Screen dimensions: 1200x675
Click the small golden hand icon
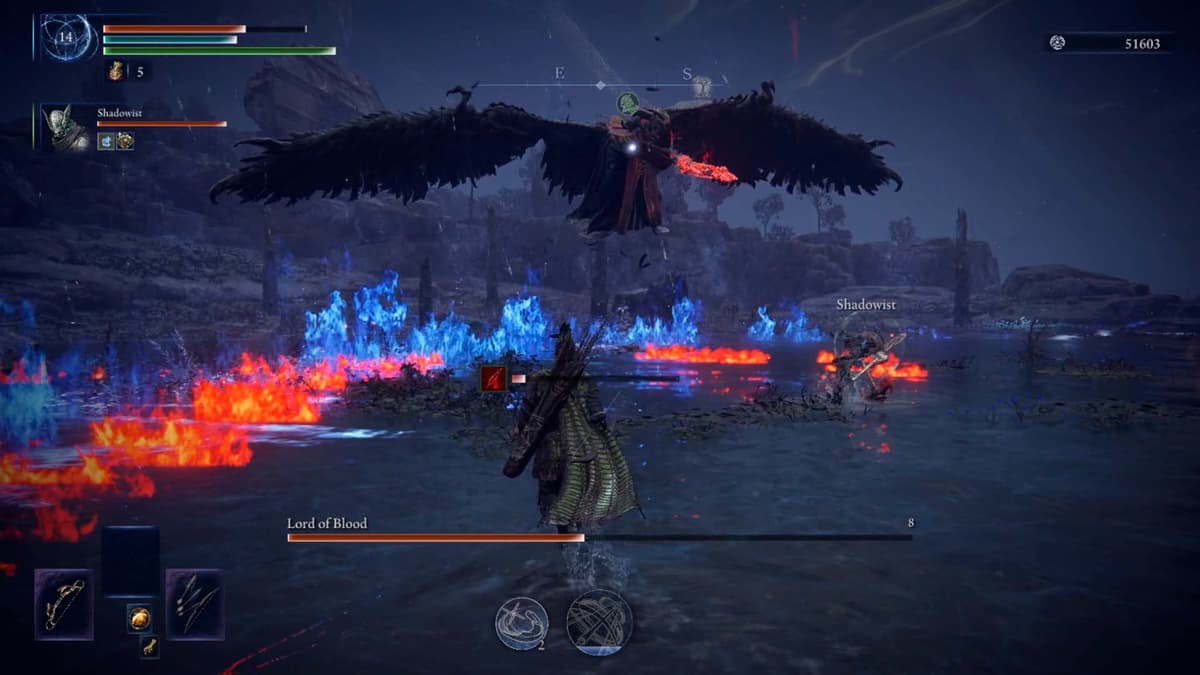coord(147,646)
